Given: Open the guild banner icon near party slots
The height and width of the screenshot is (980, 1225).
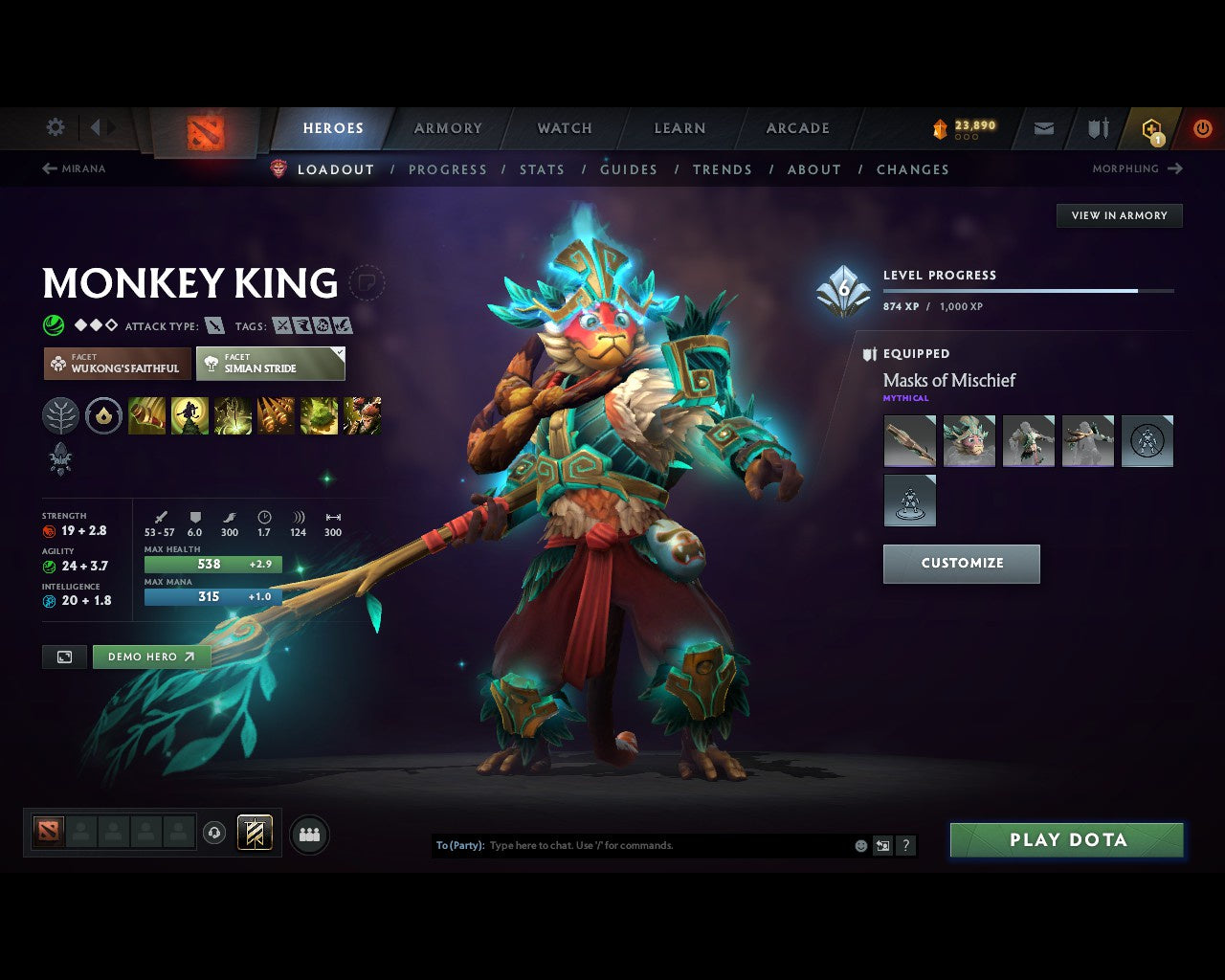Looking at the screenshot, I should [255, 833].
